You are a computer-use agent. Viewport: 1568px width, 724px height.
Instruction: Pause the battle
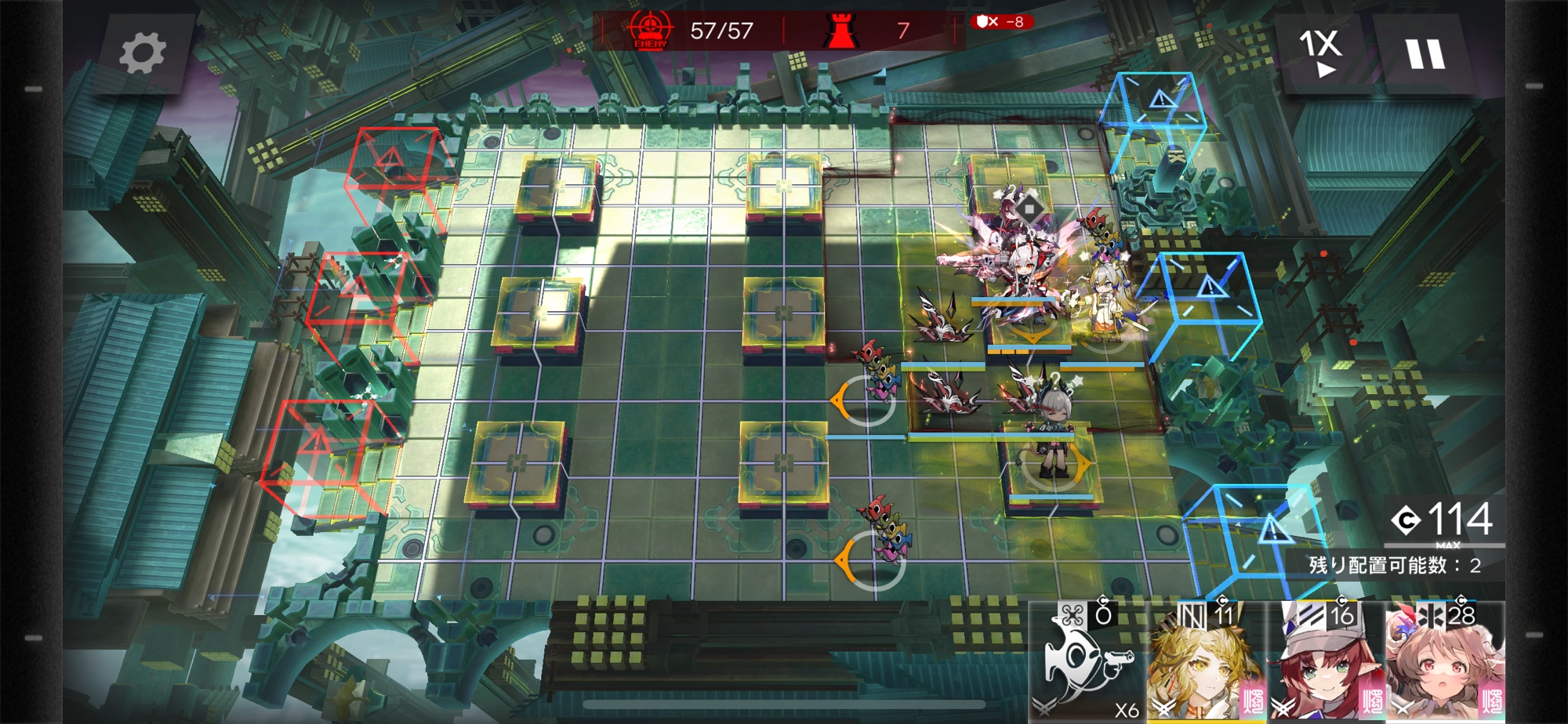[1425, 54]
